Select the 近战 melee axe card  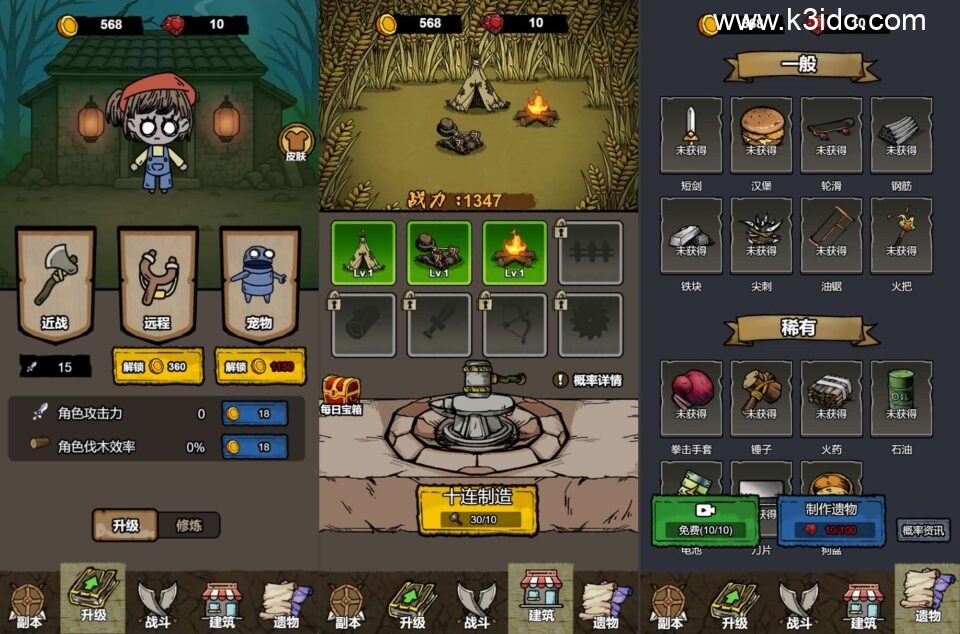[x=55, y=282]
